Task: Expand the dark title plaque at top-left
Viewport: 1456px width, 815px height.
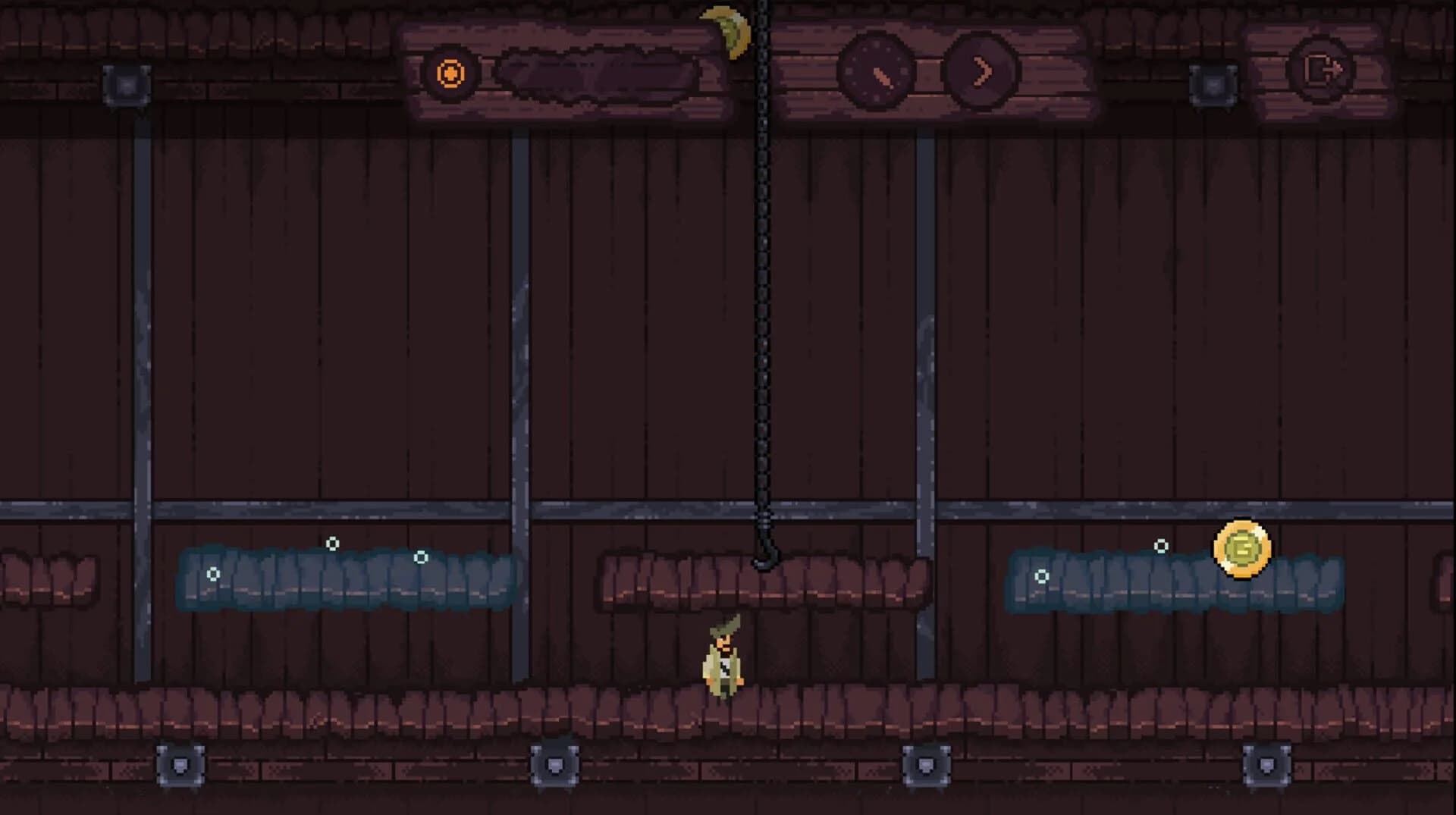Action: [x=599, y=72]
